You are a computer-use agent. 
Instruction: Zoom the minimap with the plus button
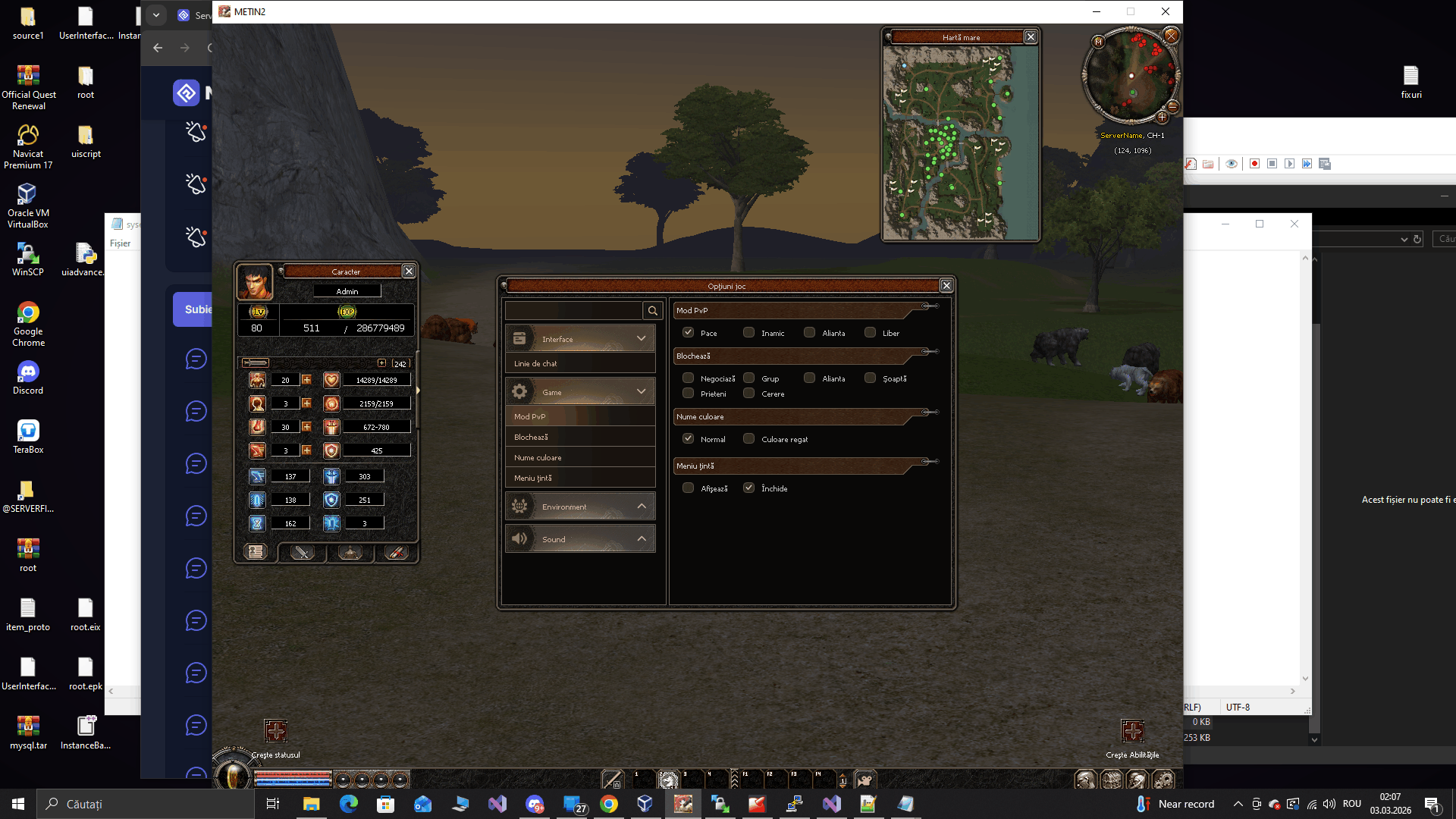click(1163, 117)
